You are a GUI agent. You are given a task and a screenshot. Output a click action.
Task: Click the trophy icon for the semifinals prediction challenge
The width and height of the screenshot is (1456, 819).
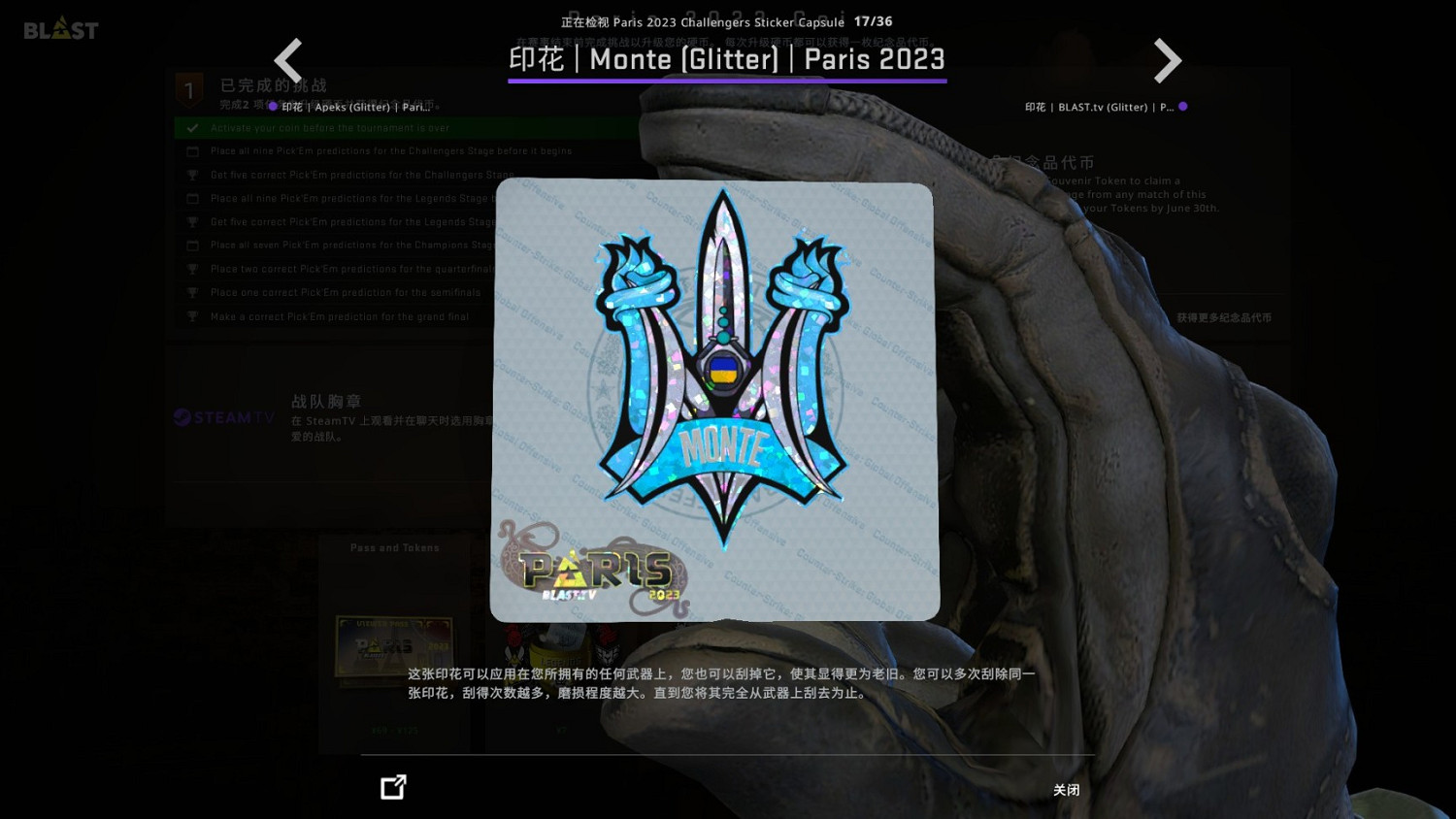[192, 292]
